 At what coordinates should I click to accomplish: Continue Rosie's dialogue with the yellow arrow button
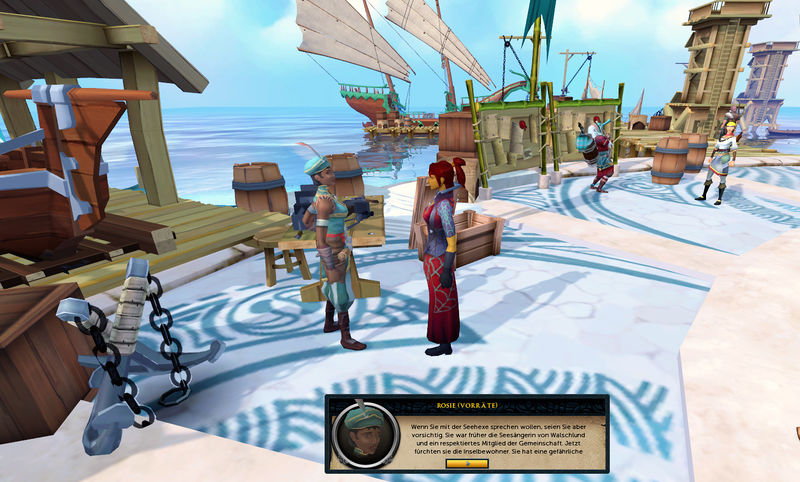tap(467, 463)
